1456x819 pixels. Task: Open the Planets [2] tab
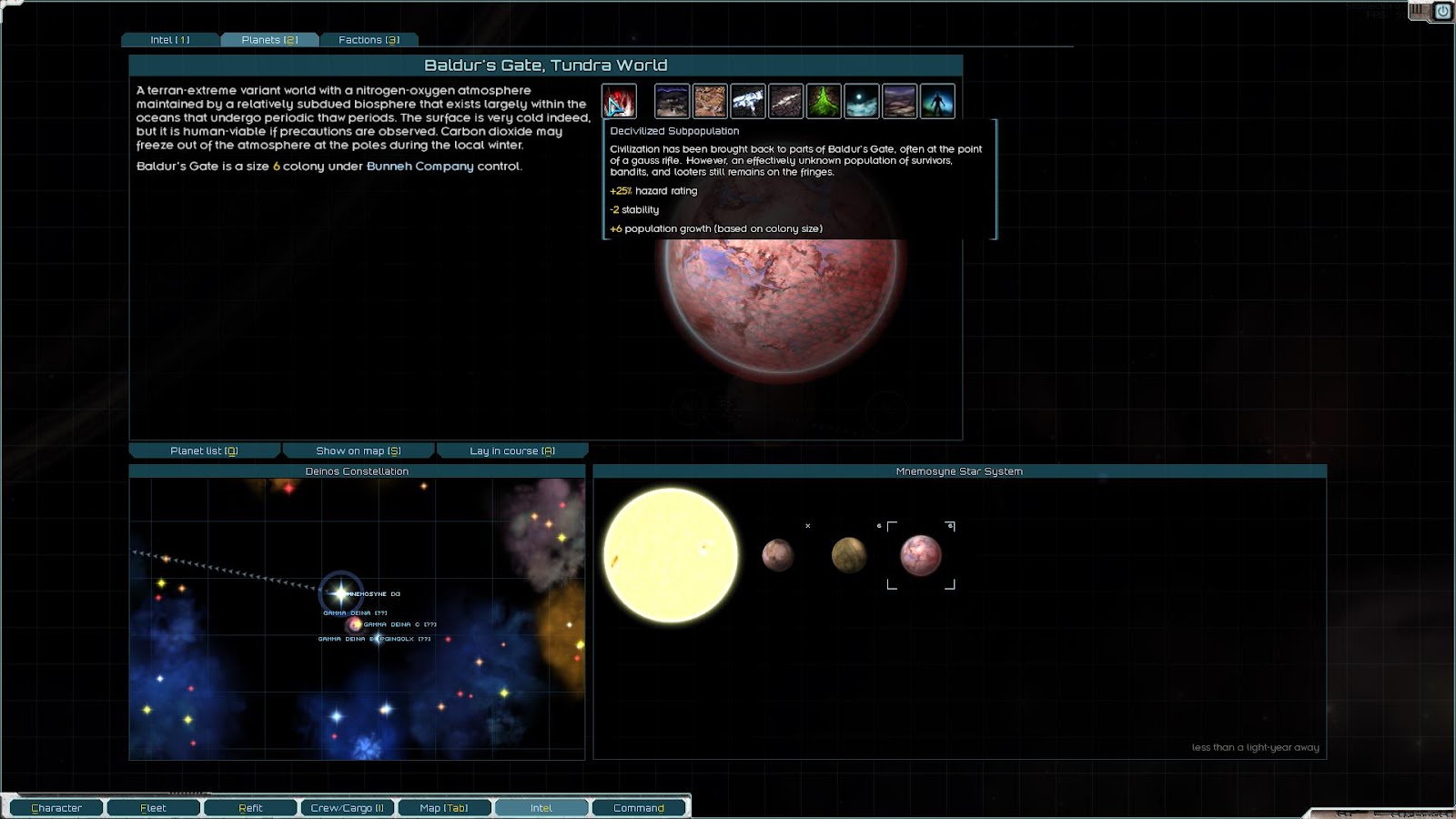[x=269, y=40]
